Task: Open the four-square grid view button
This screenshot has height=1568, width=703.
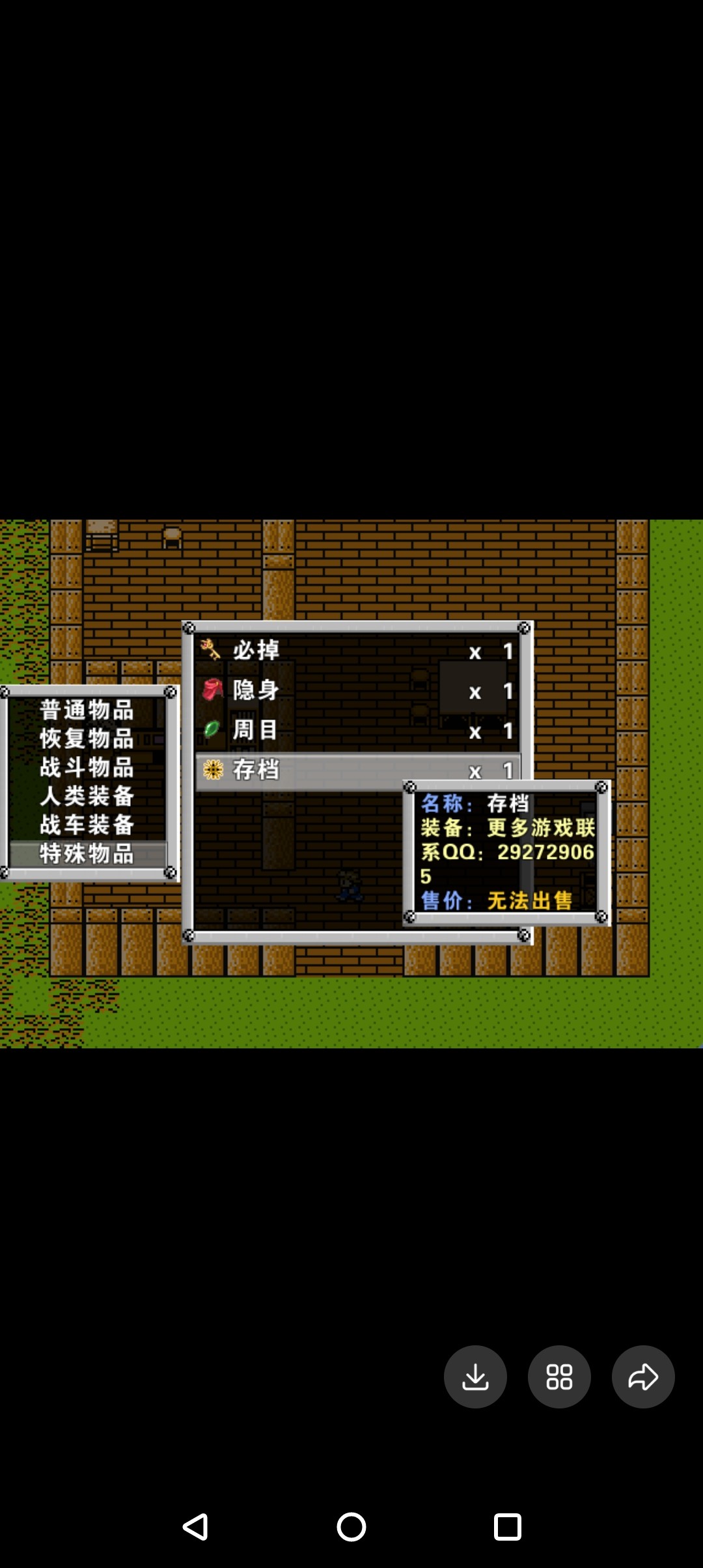Action: tap(559, 1377)
